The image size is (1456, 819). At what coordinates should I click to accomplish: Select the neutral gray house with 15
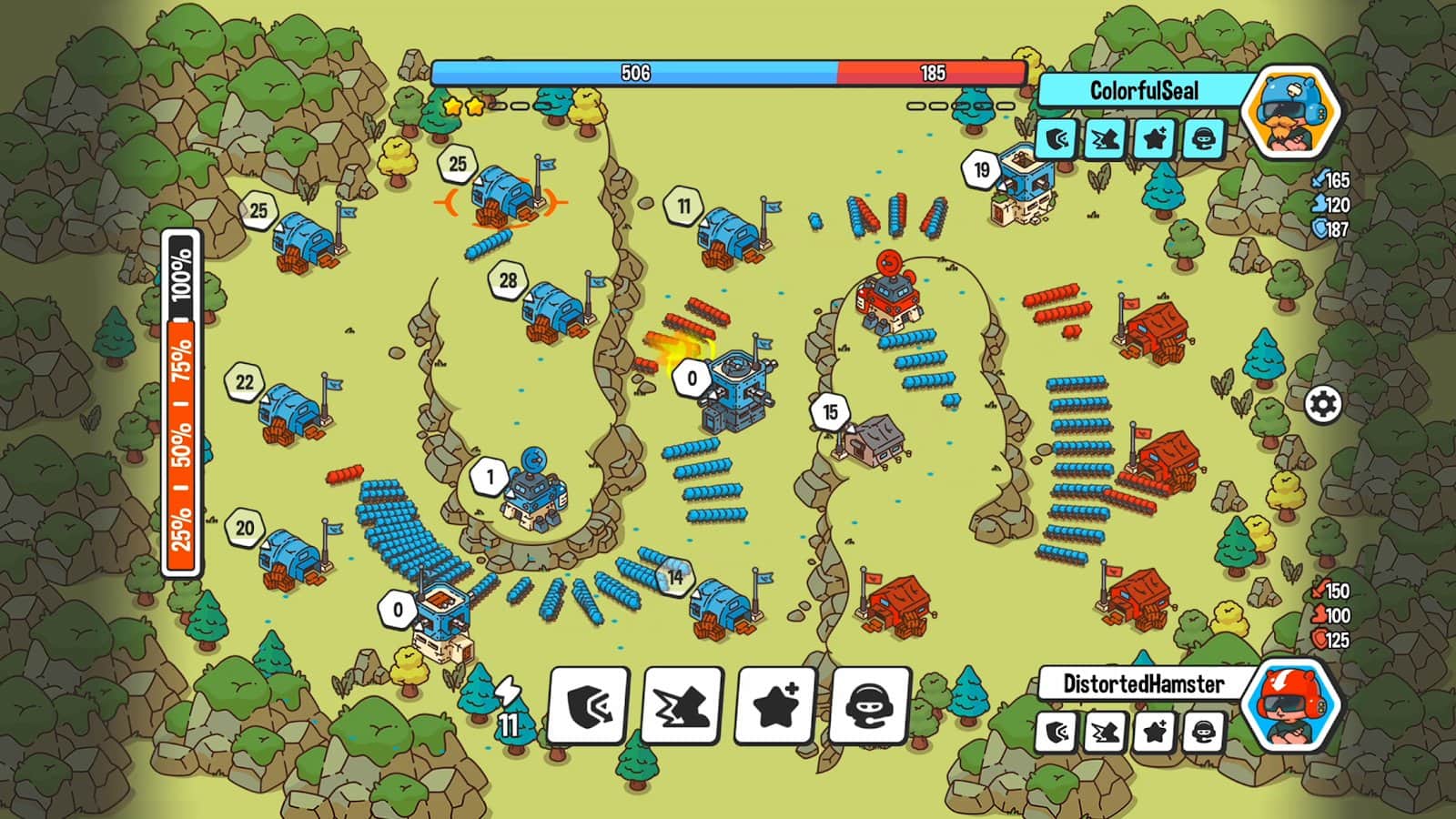tap(871, 440)
